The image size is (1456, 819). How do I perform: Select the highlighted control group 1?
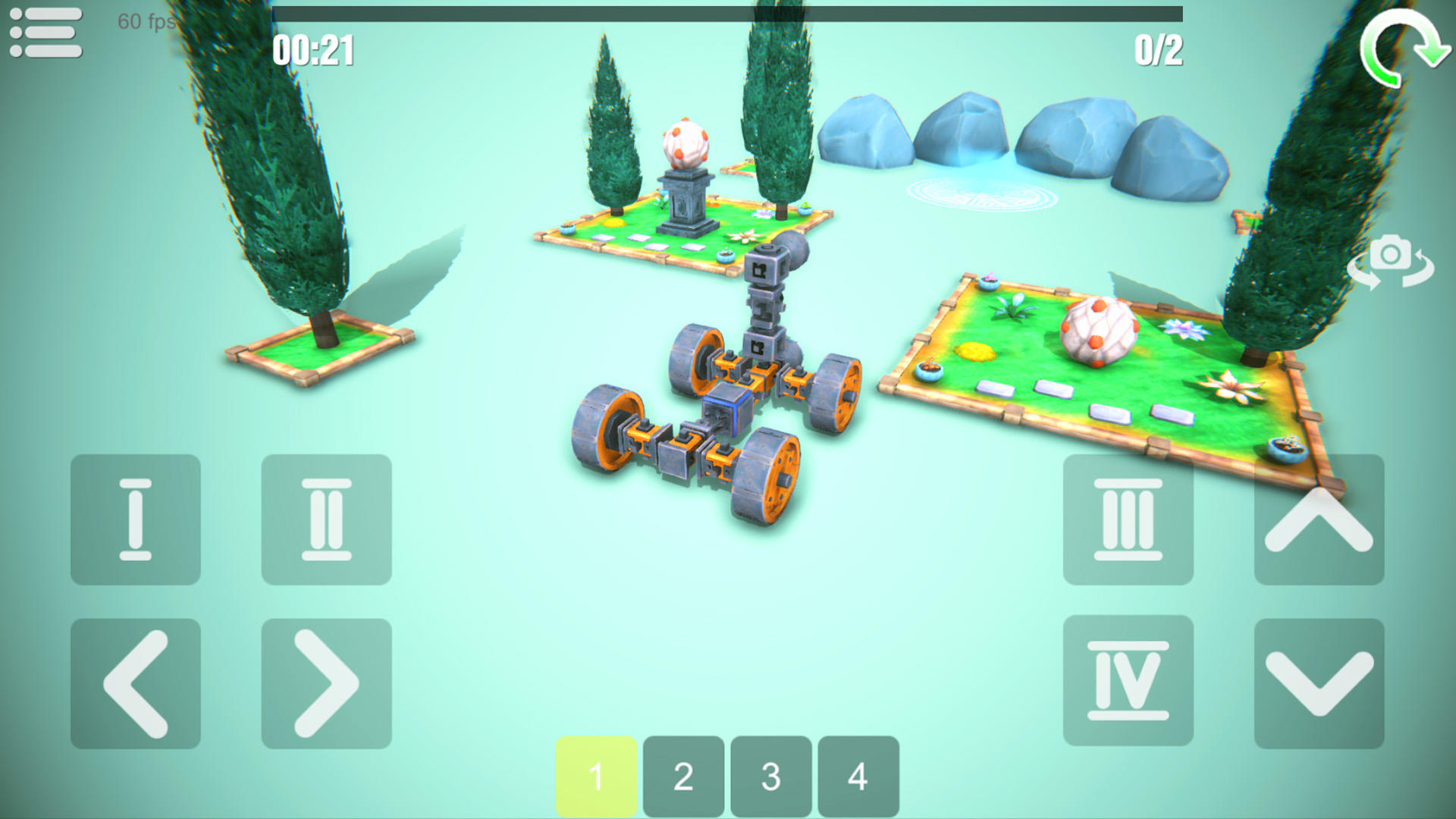(x=596, y=775)
